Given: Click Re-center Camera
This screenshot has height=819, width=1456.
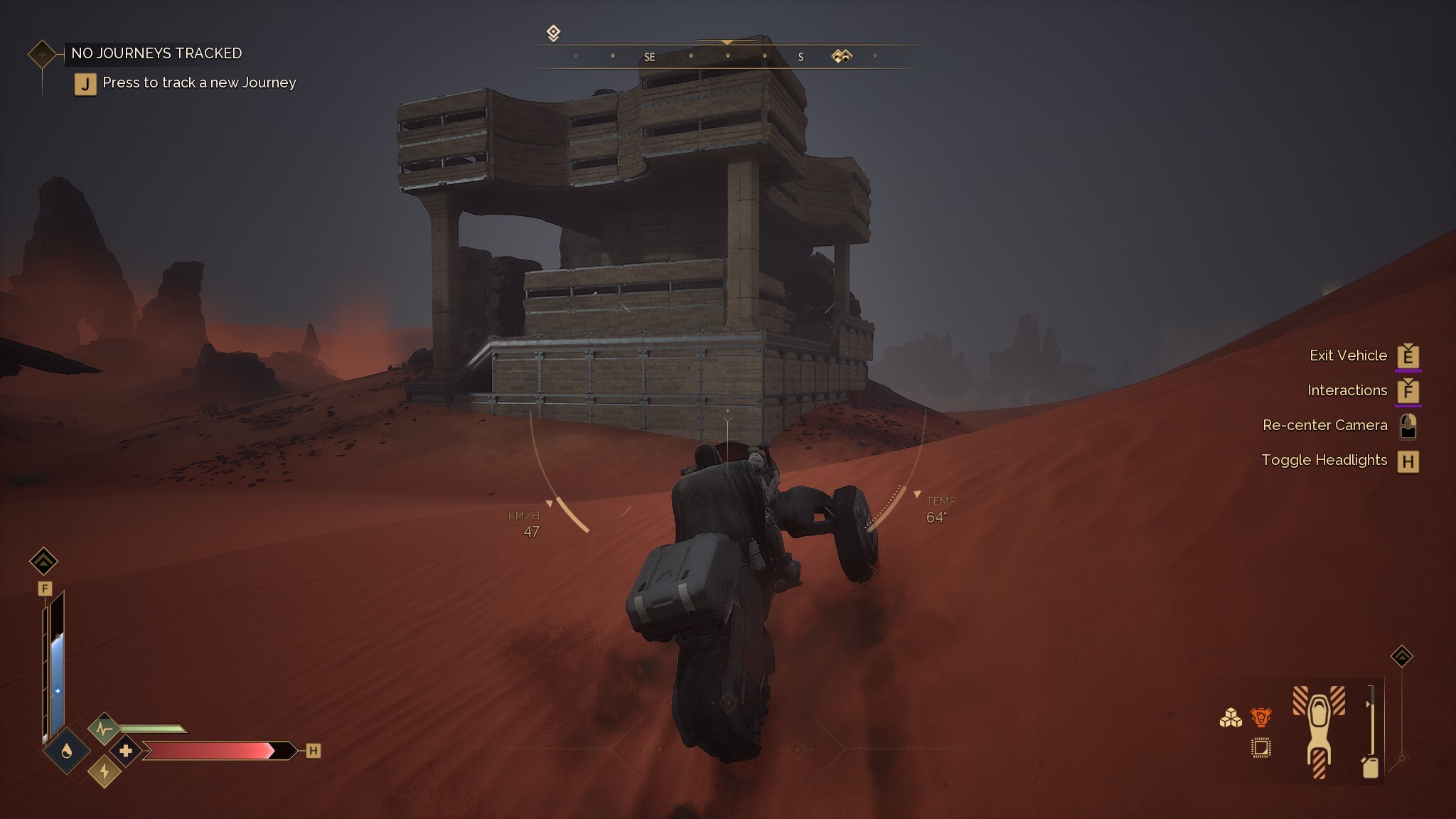Looking at the screenshot, I should [x=1326, y=424].
